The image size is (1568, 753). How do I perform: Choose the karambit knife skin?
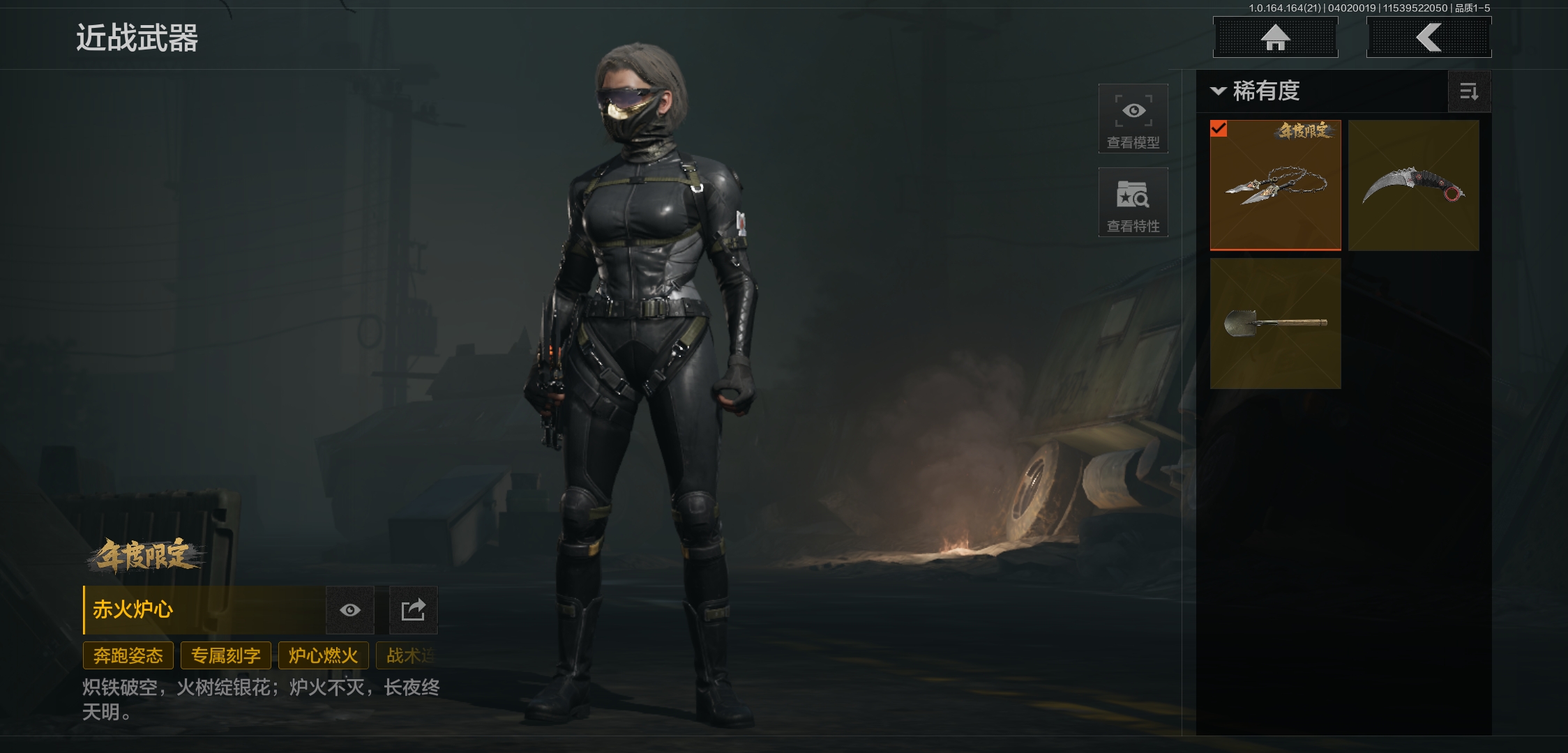[x=1413, y=185]
